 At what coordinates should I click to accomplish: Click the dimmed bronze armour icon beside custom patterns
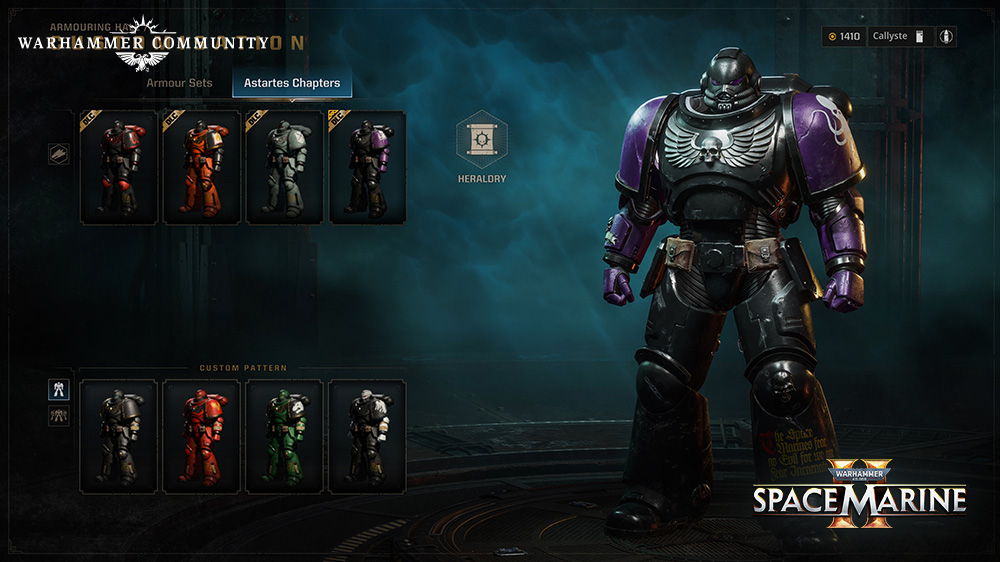pos(59,415)
